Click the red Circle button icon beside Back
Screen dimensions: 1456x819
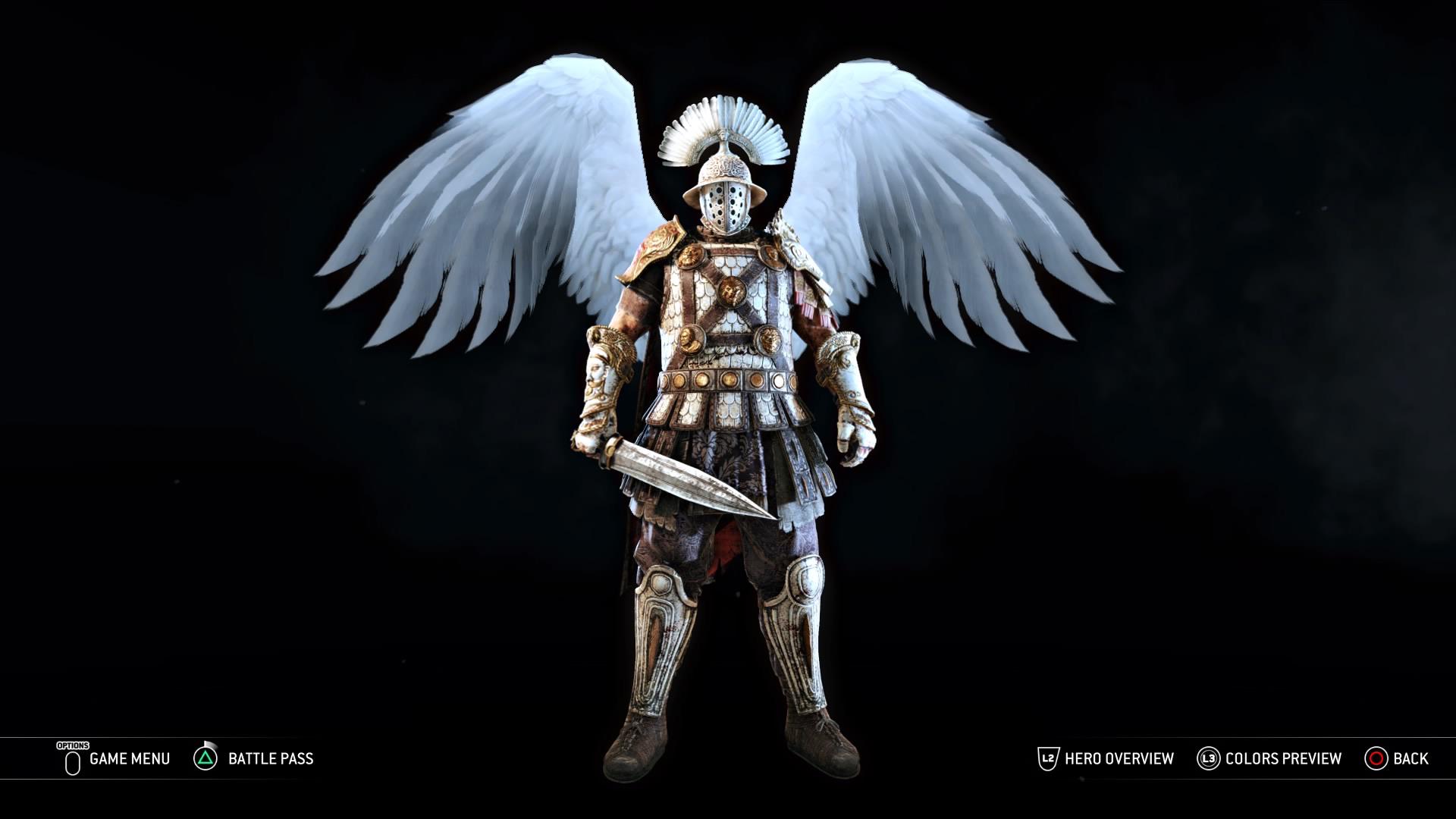click(x=1376, y=758)
